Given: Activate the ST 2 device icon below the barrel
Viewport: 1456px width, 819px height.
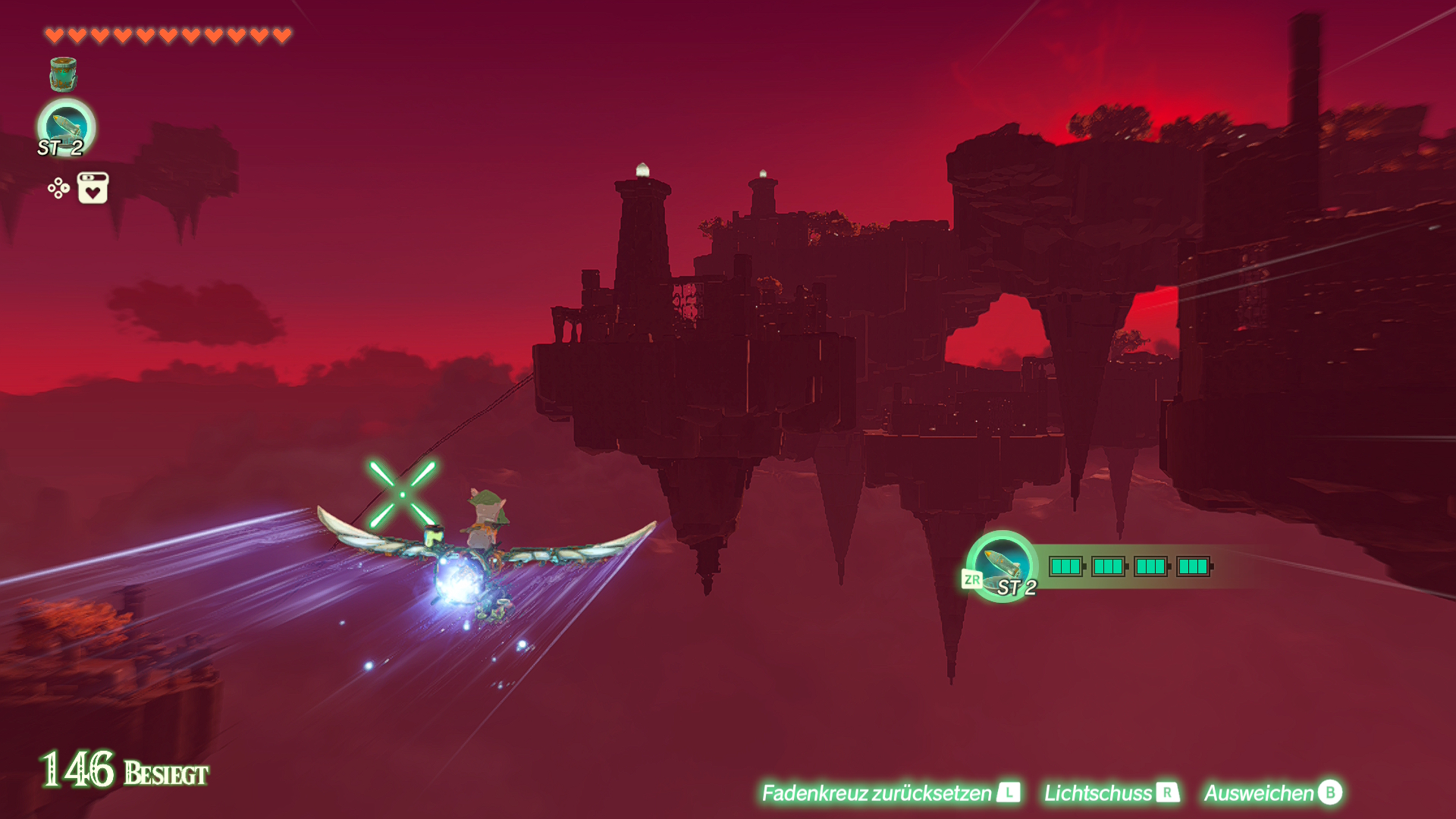Looking at the screenshot, I should 66,127.
